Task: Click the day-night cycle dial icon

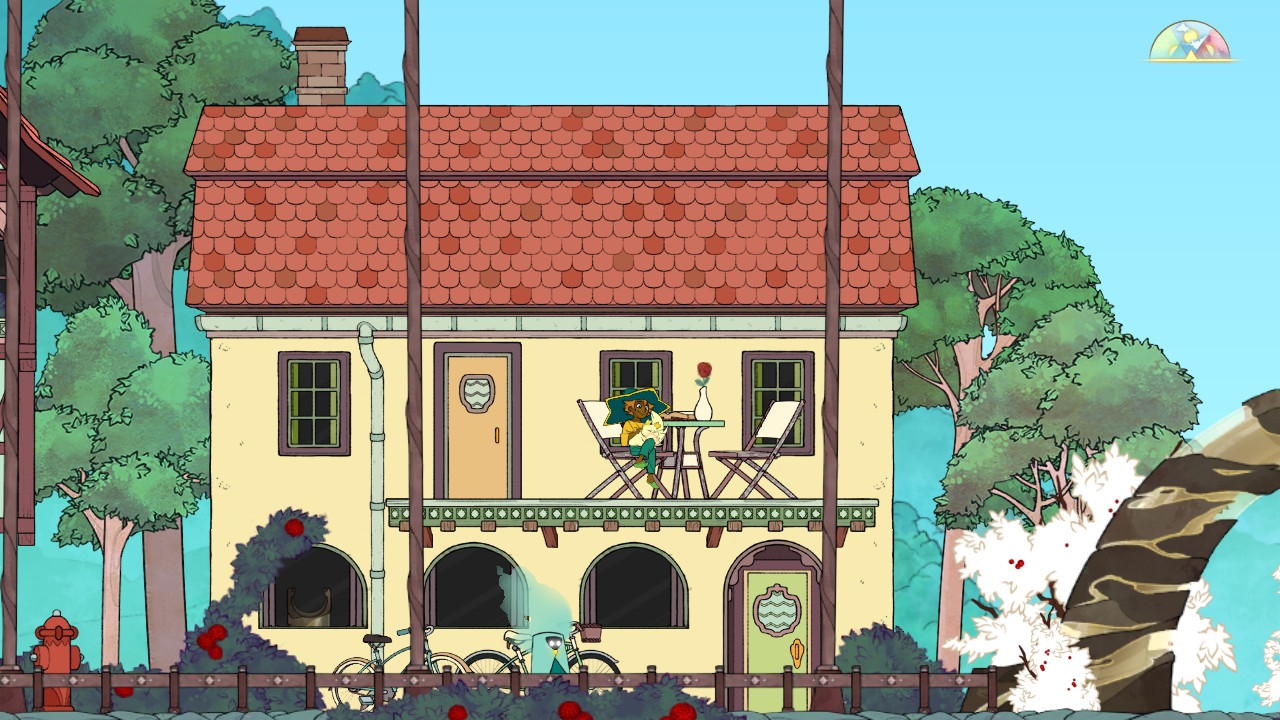Action: click(x=1190, y=43)
